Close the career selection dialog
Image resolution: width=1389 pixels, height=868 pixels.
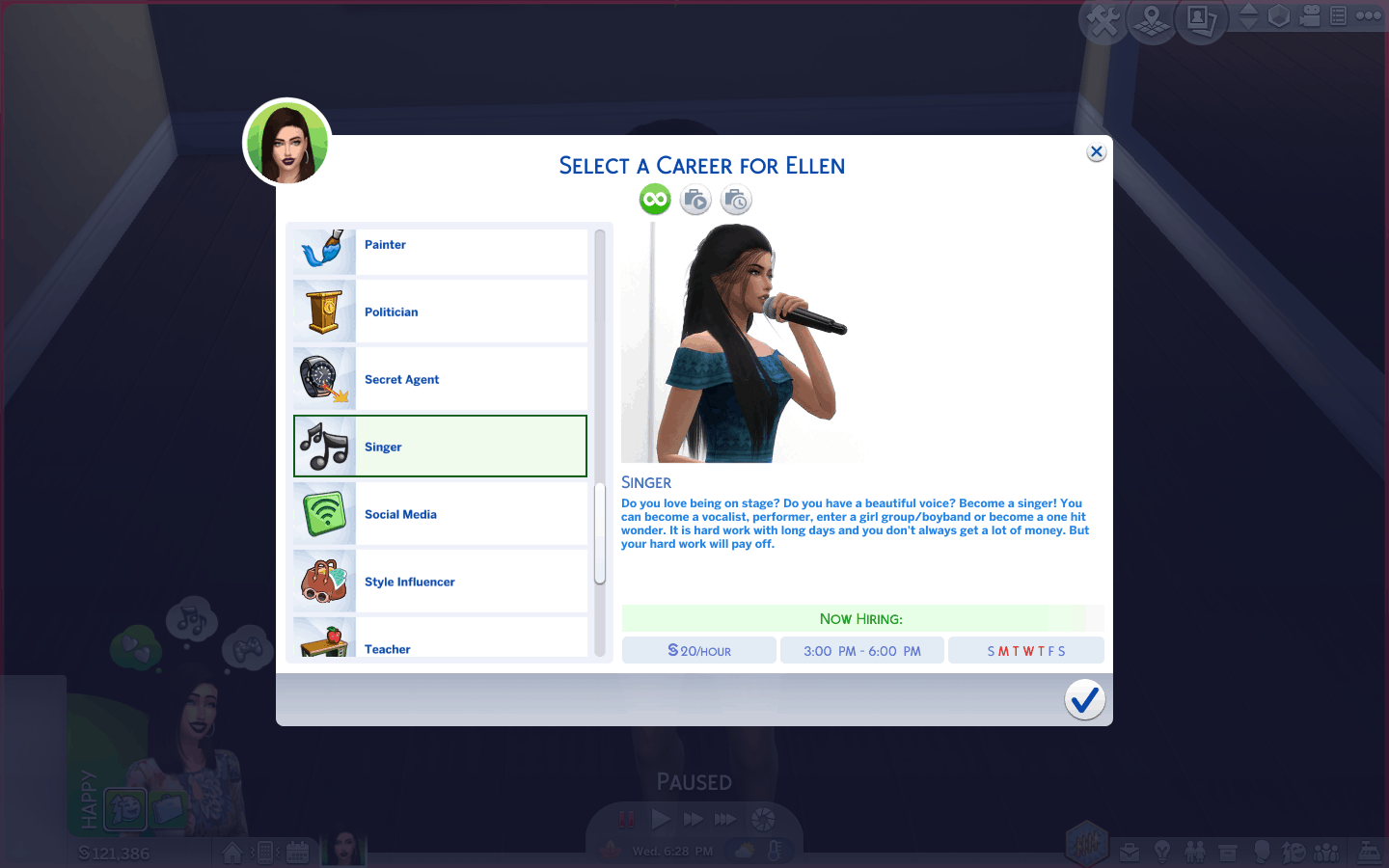tap(1096, 152)
